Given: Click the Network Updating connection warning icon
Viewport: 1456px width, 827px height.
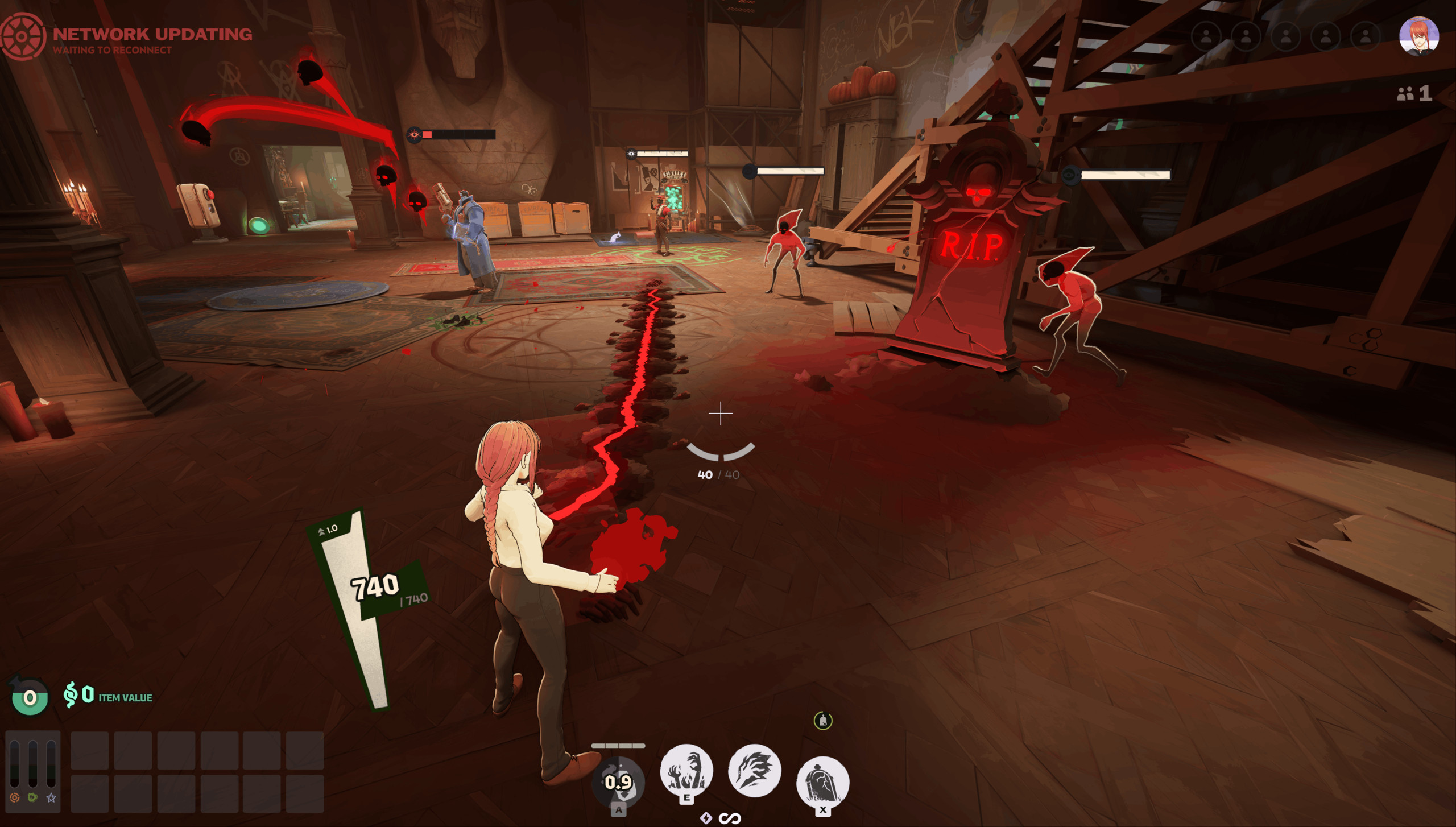Looking at the screenshot, I should point(22,36).
